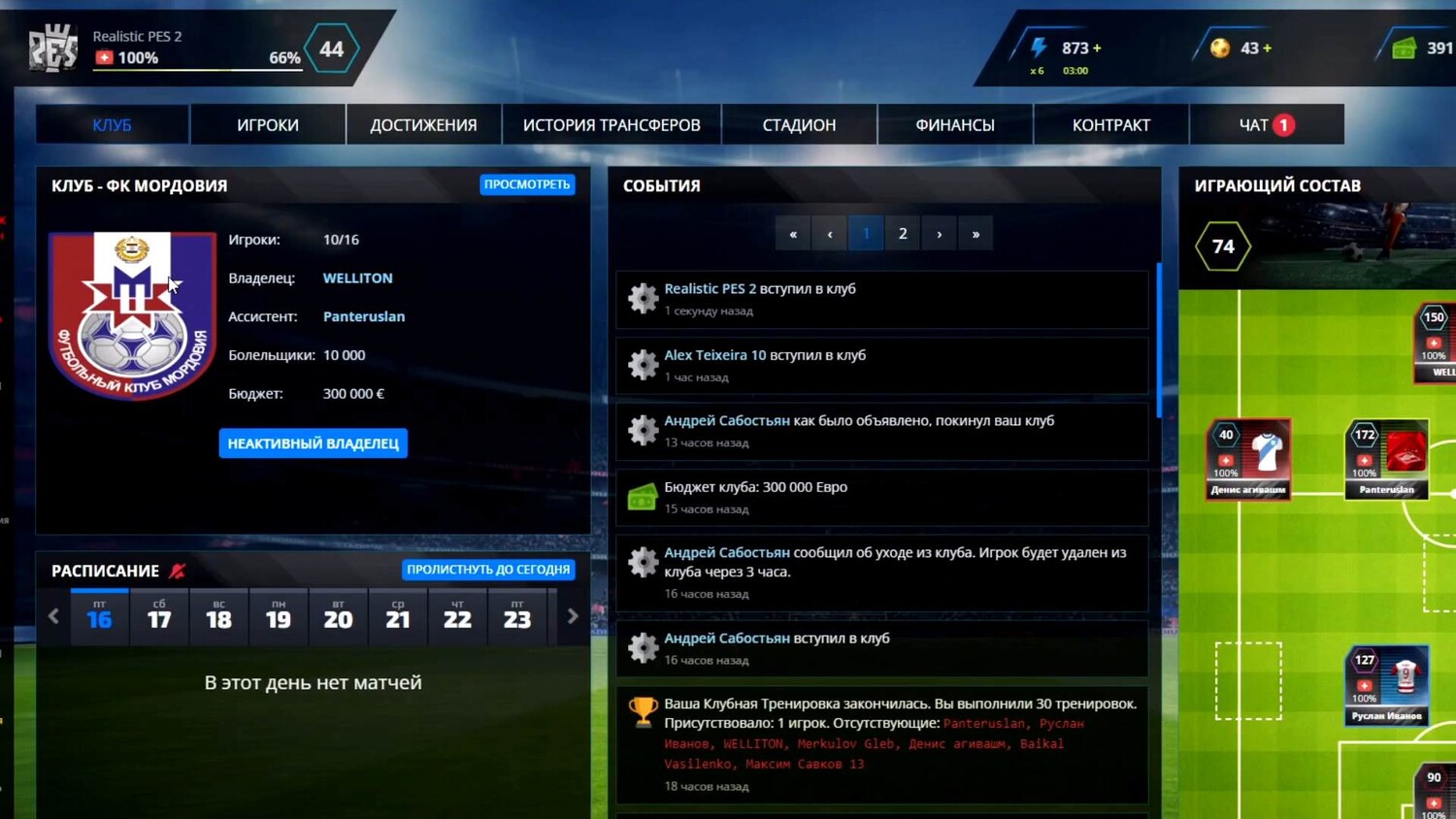Click the НЕАКТИВНЫЙ ВЛАДЕЛЕЦ button
This screenshot has width=1456, height=819.
click(x=313, y=443)
